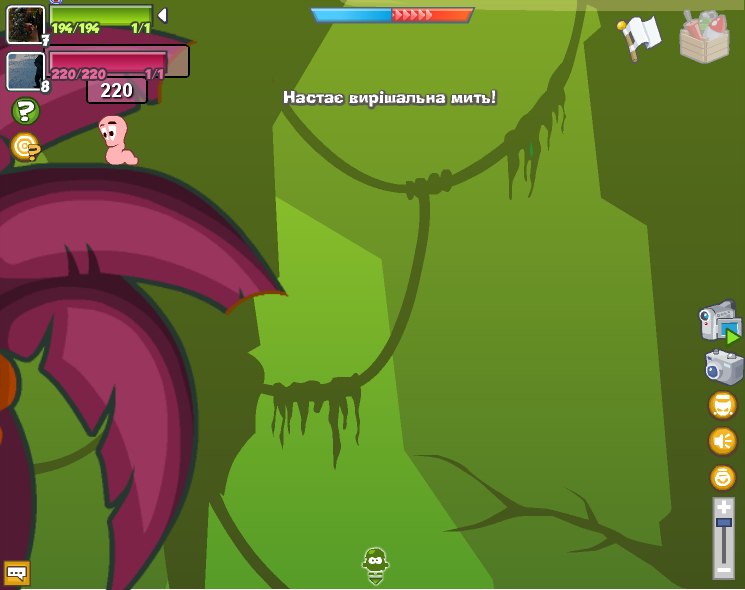745x590 pixels.
Task: Select the pink team player avatar
Action: tap(25, 71)
